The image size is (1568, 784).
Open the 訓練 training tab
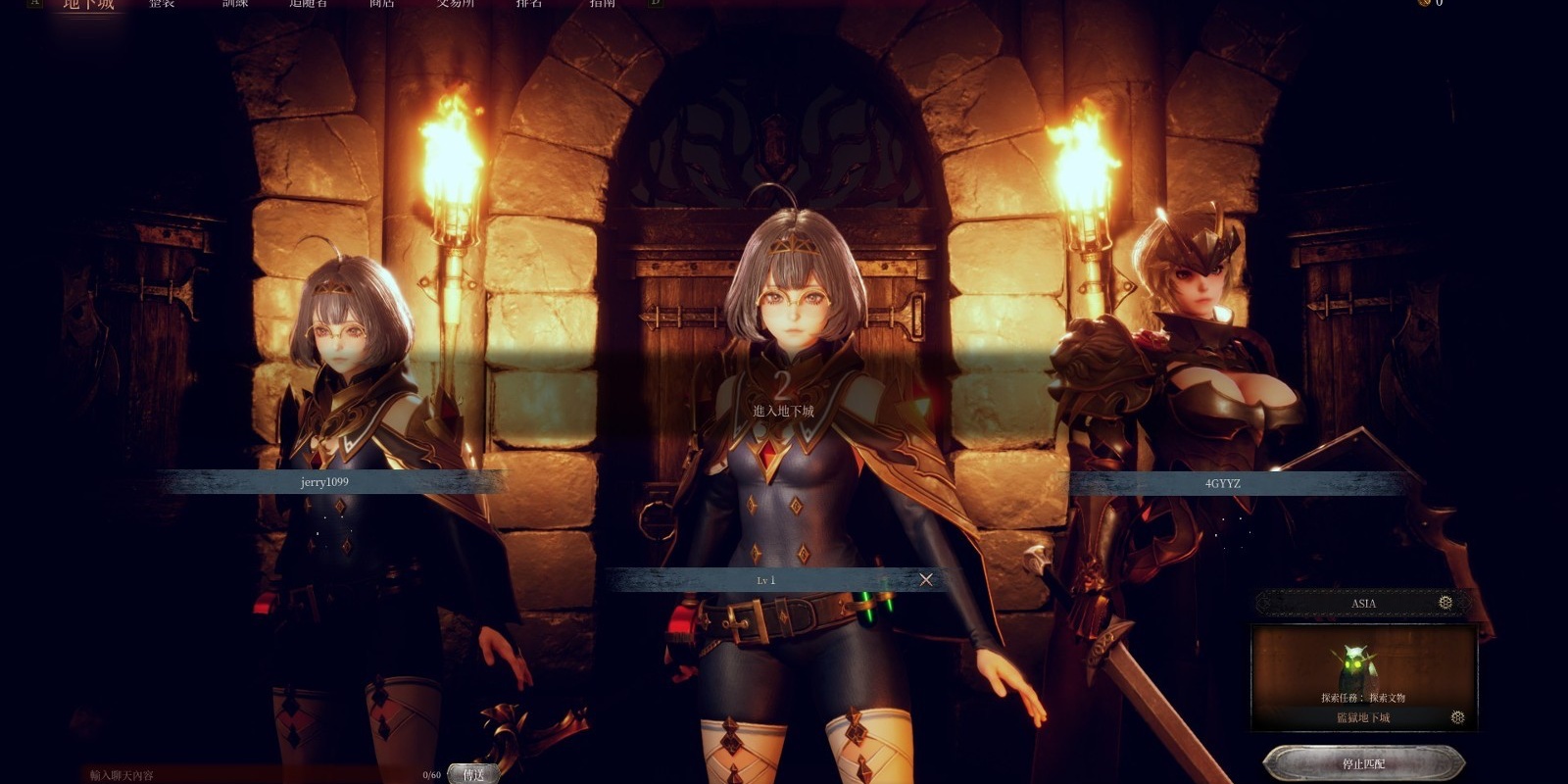point(235,4)
